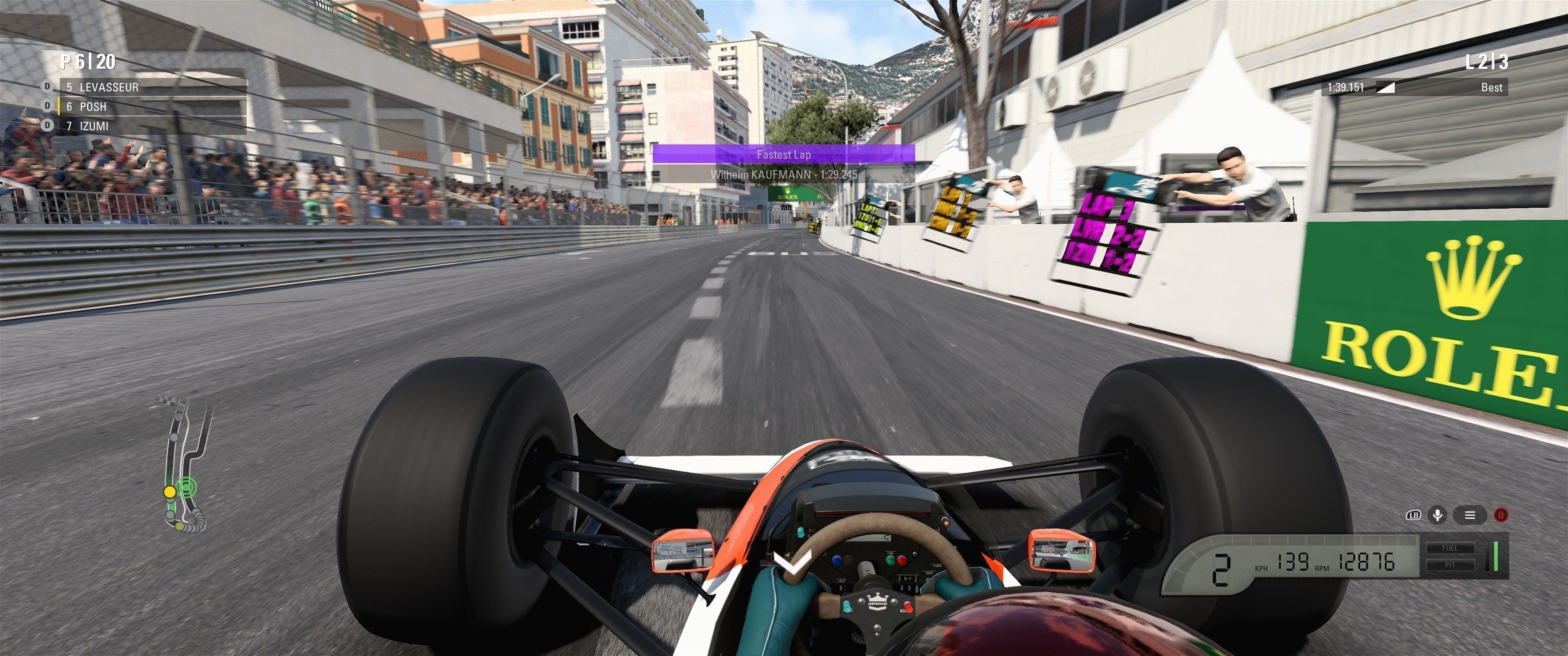
Task: Click the PIT indicator panel
Action: pyautogui.click(x=1449, y=565)
